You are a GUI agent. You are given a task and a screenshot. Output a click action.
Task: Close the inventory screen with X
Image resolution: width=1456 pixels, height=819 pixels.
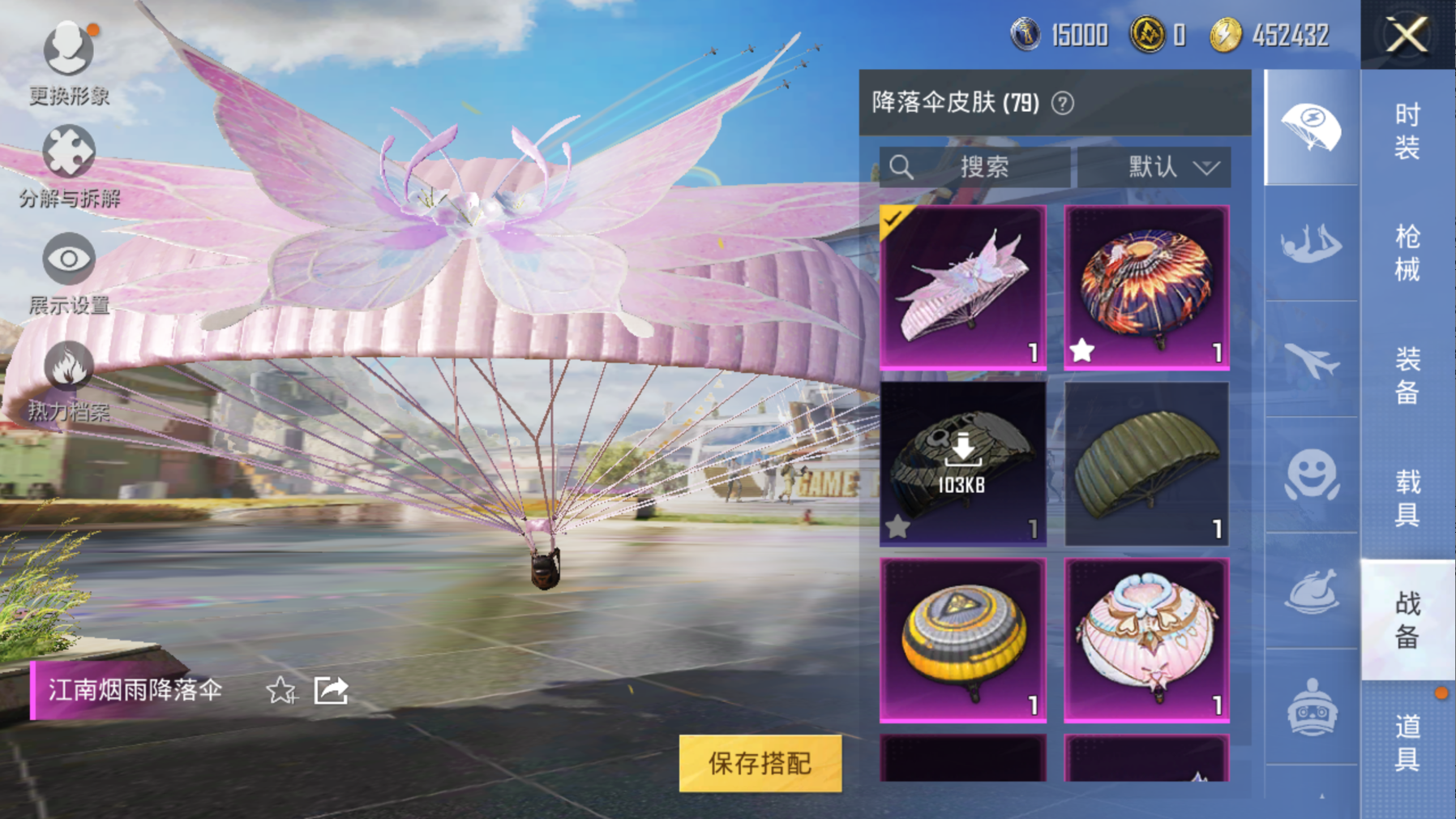point(1407,35)
